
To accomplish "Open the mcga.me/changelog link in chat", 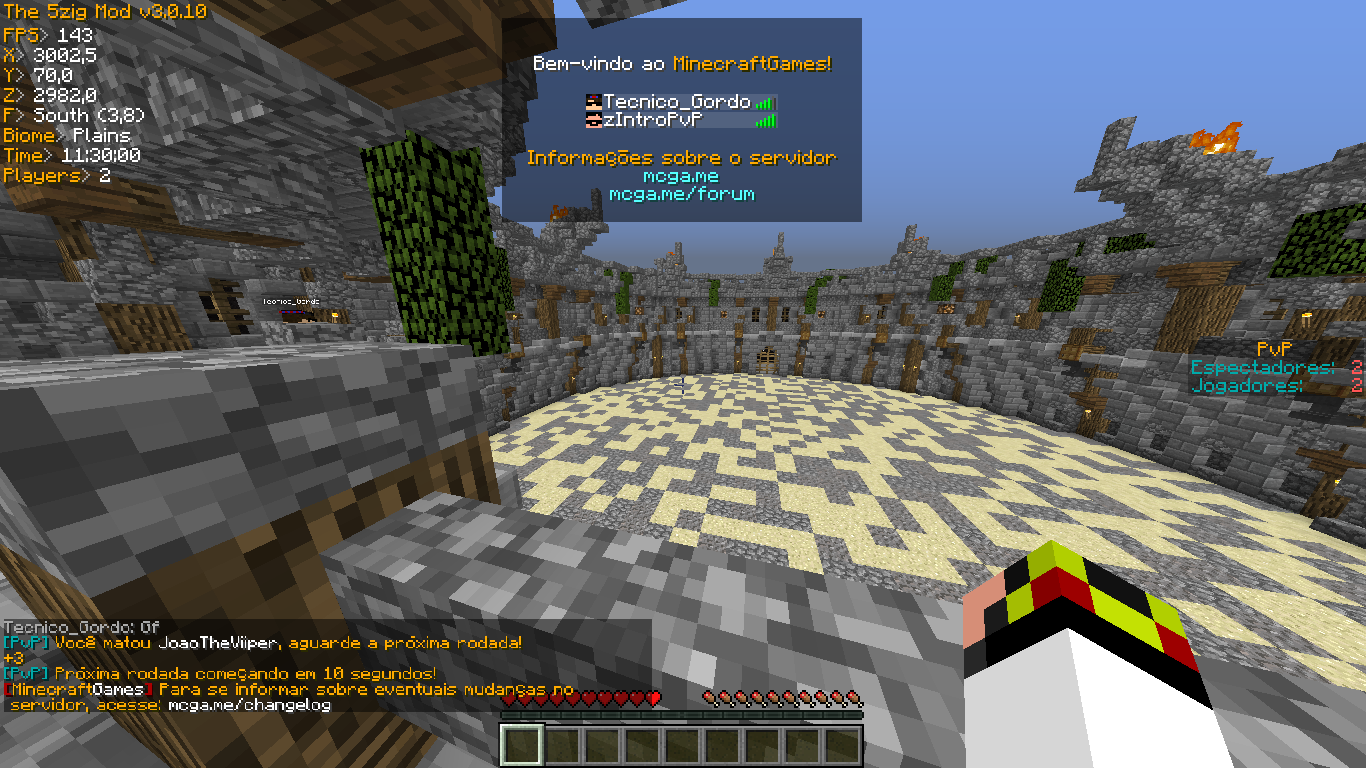I will pos(249,705).
